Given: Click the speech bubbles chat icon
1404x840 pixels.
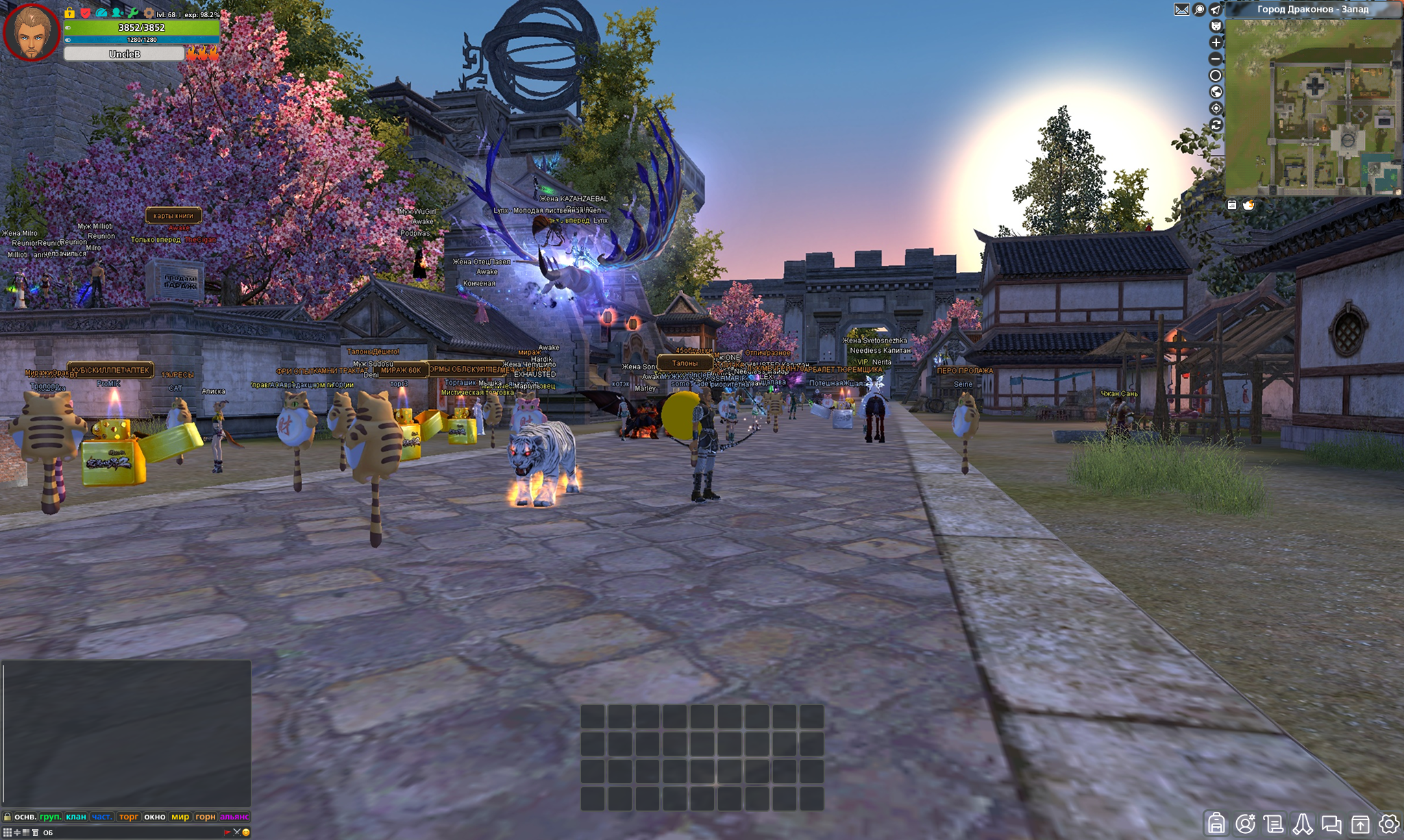Looking at the screenshot, I should tap(1331, 824).
